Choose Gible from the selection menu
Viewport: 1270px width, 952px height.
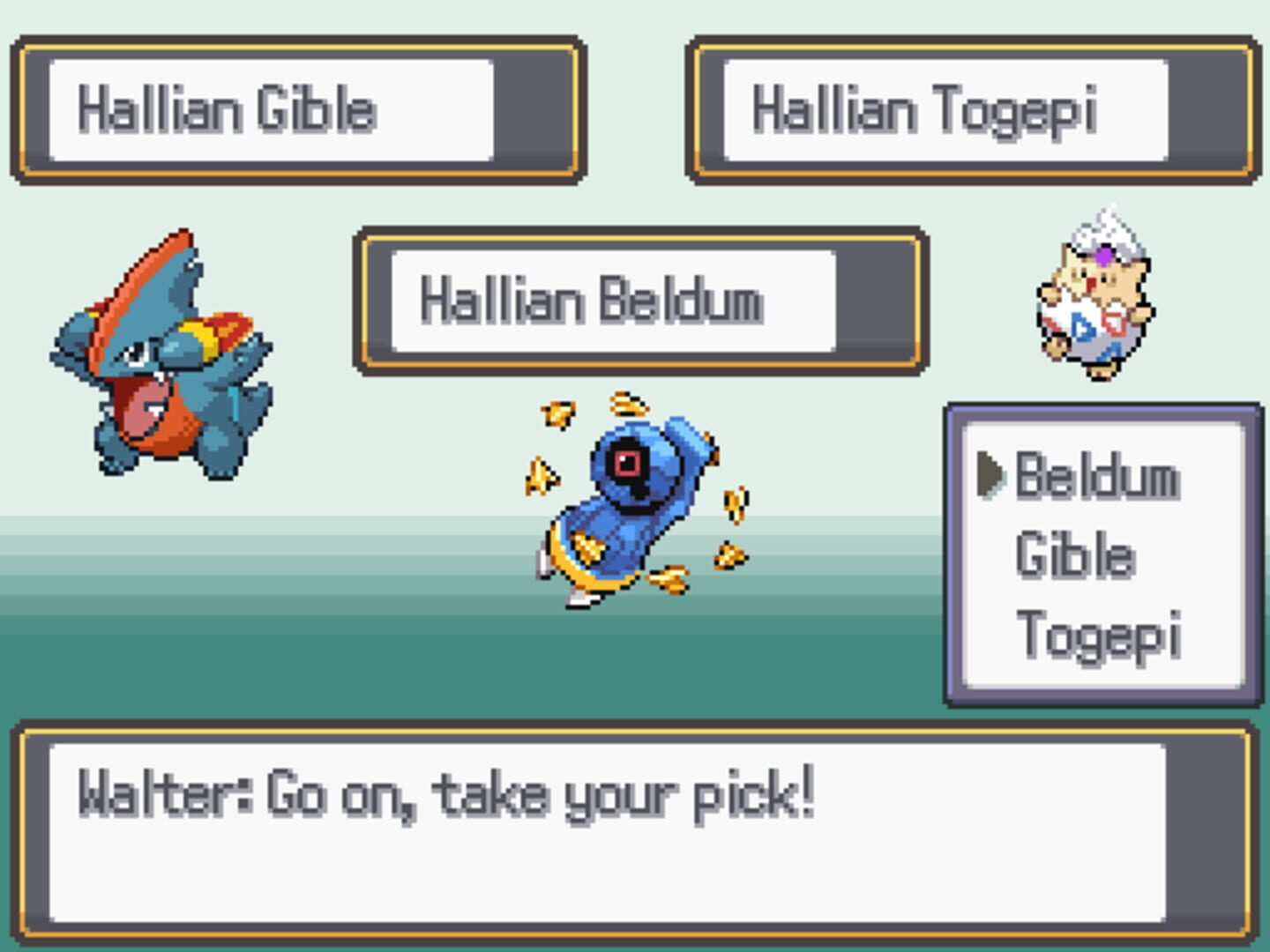[x=1076, y=554]
